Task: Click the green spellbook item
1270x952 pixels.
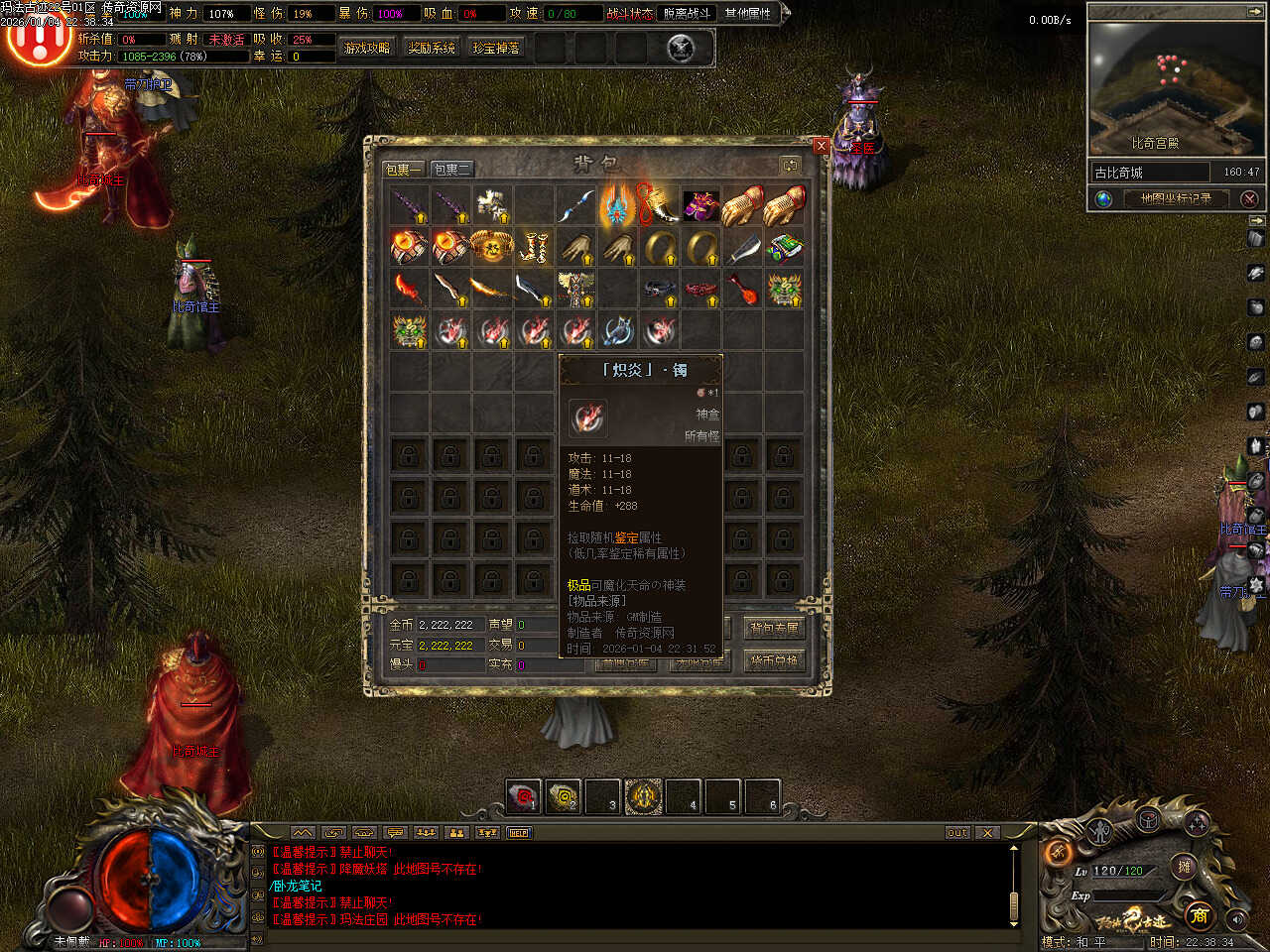Action: [x=784, y=247]
